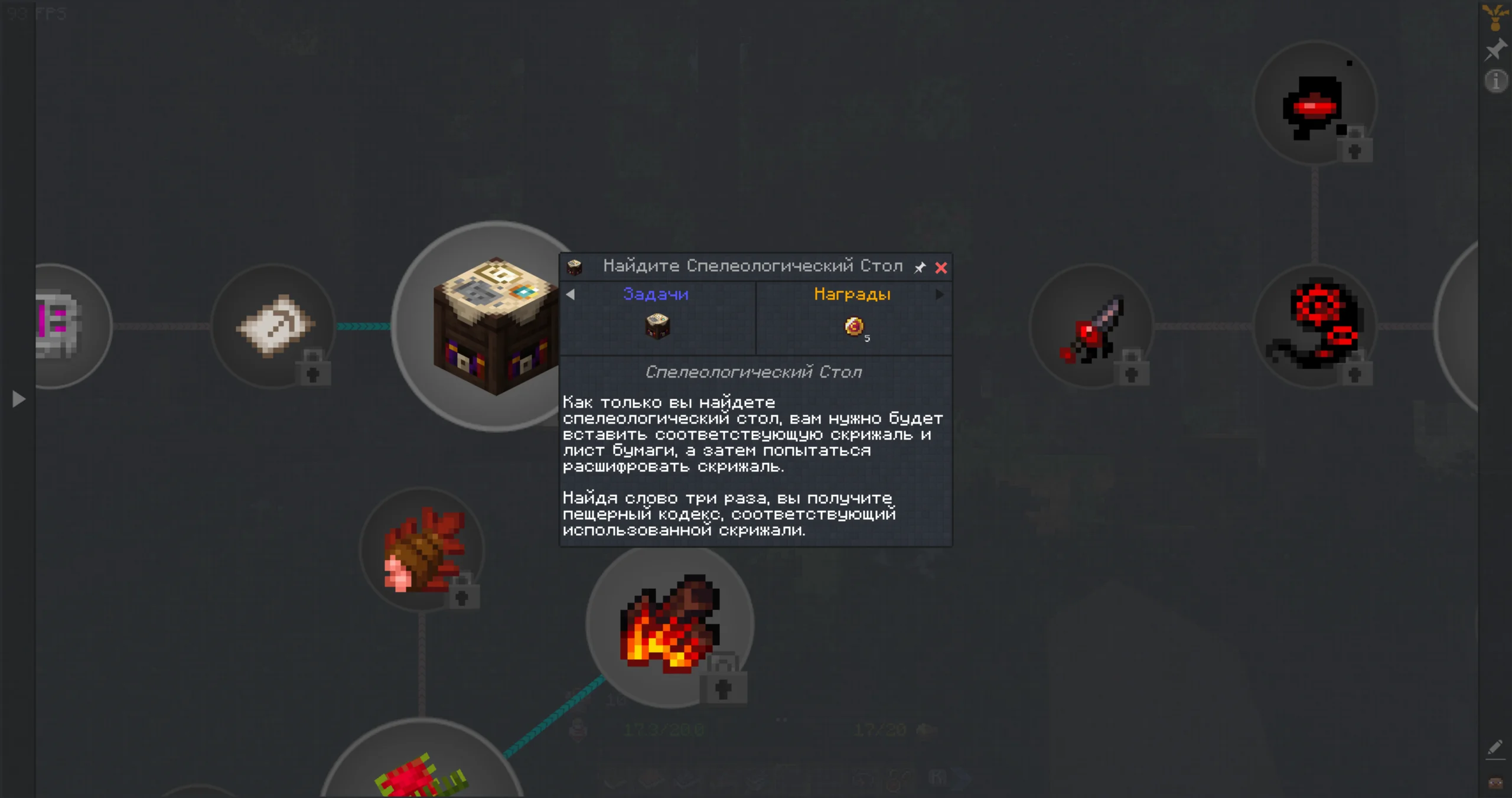Image resolution: width=1512 pixels, height=798 pixels.
Task: Select the speleological table task item
Action: [657, 326]
